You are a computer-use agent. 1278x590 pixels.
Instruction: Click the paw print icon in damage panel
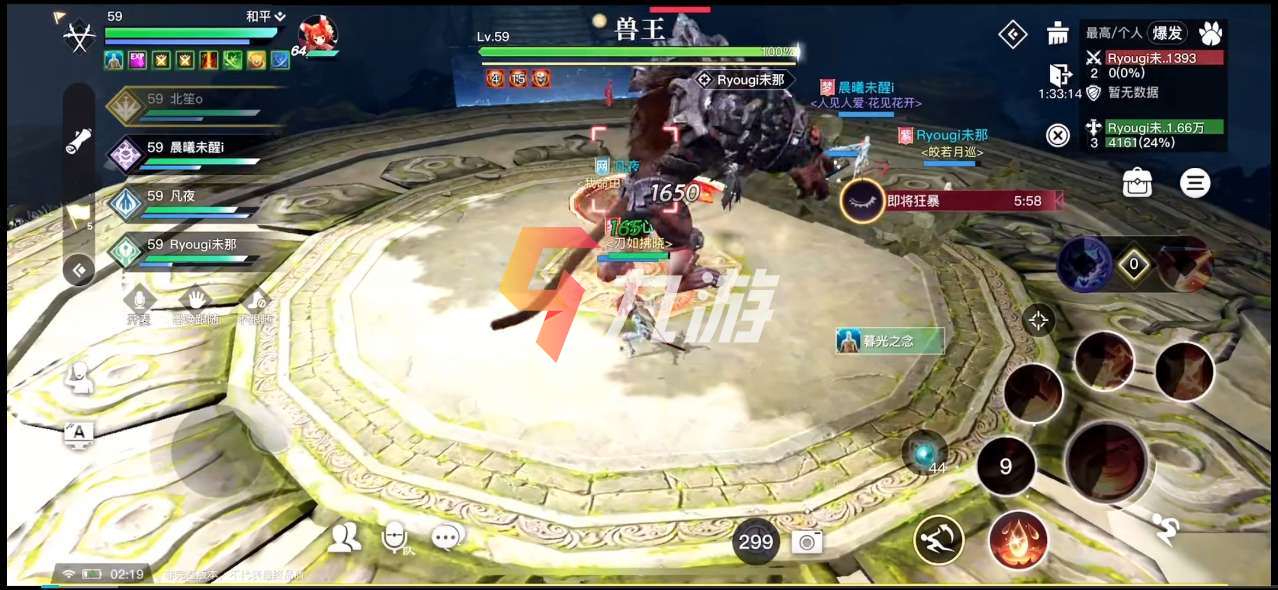click(x=1210, y=33)
